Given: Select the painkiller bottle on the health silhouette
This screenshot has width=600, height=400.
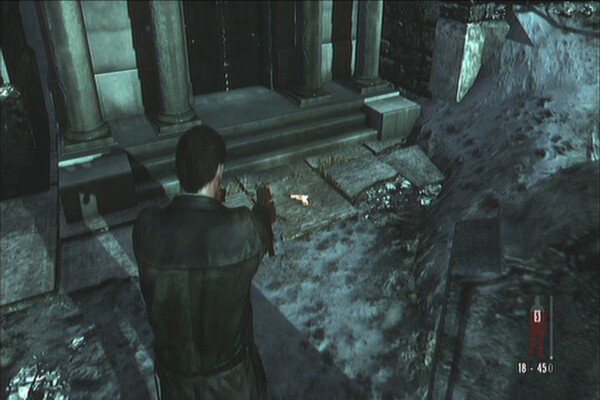Looking at the screenshot, I should 538,318.
